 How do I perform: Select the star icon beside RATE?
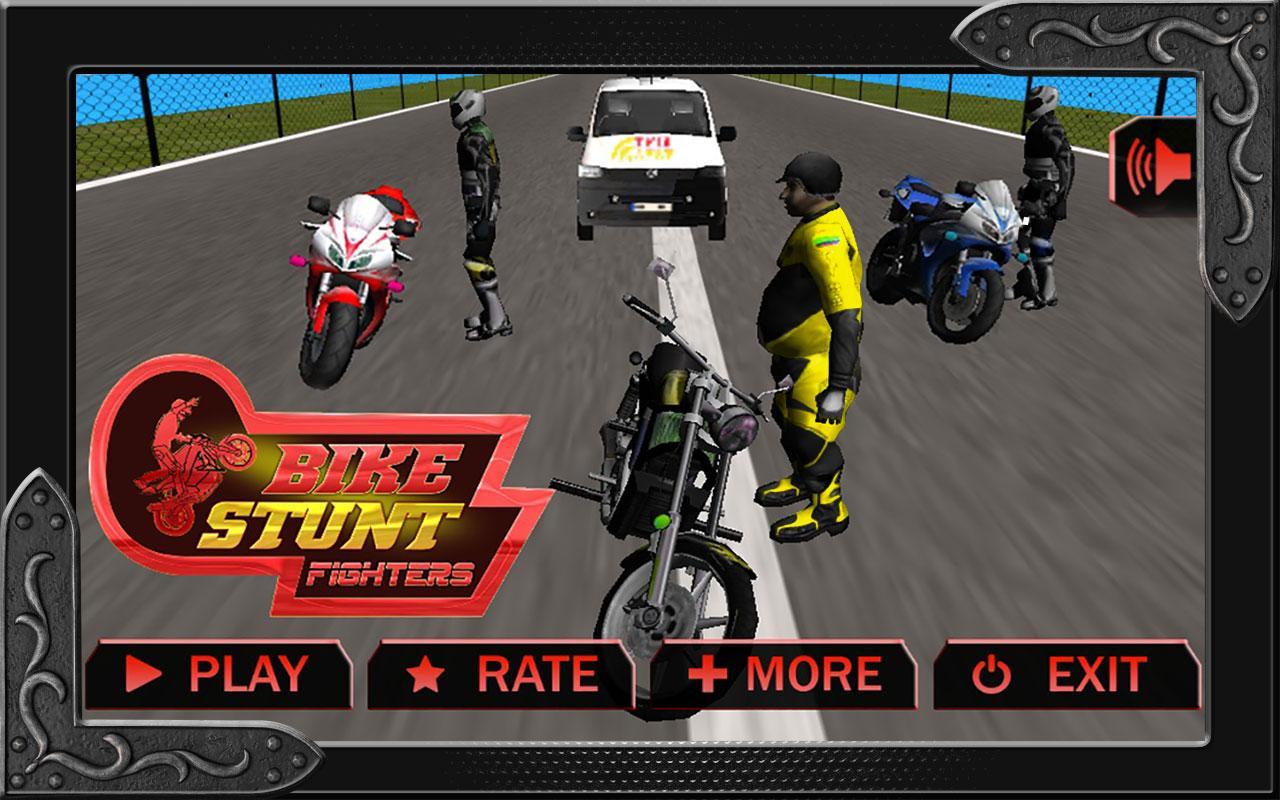tap(426, 674)
